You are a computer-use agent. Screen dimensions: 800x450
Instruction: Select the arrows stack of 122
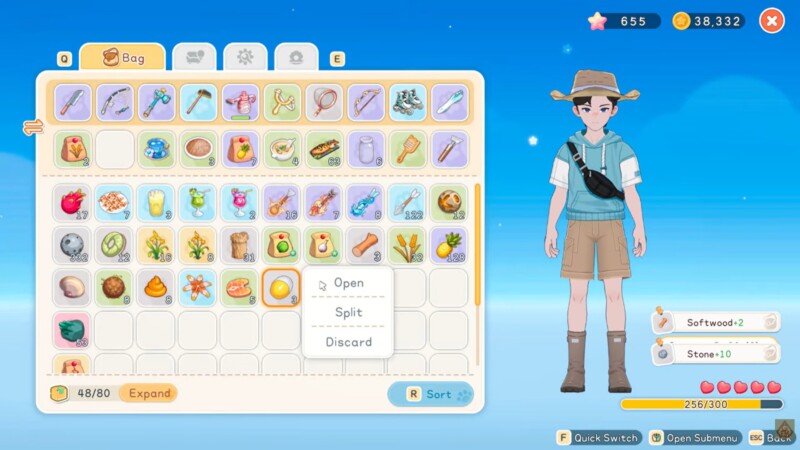point(407,202)
